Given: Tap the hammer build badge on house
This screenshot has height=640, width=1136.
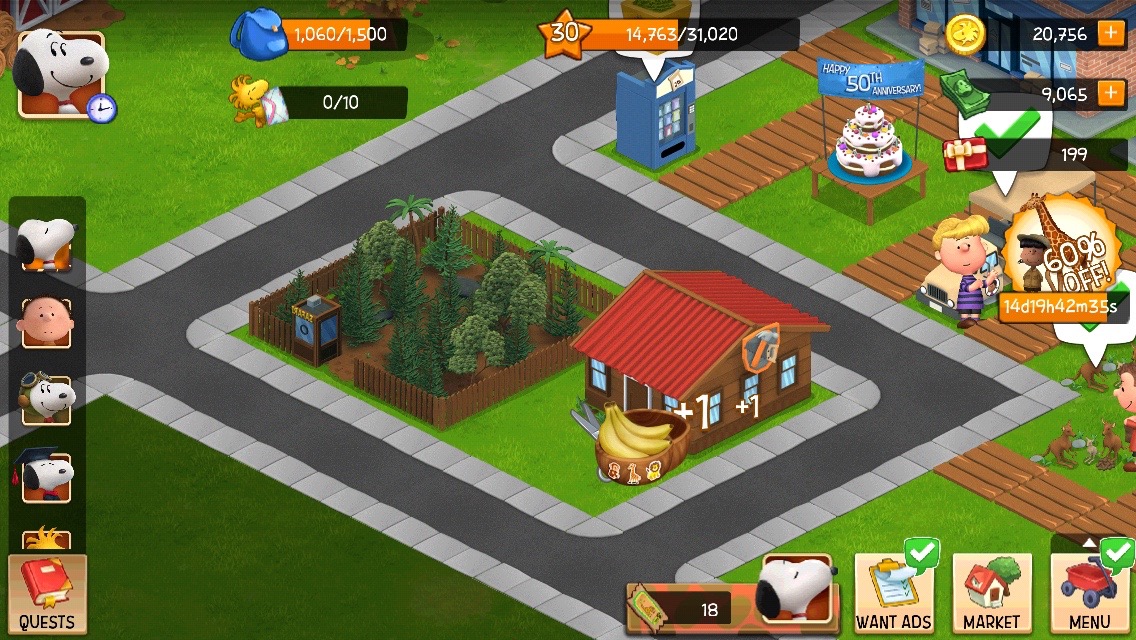Looking at the screenshot, I should 759,346.
